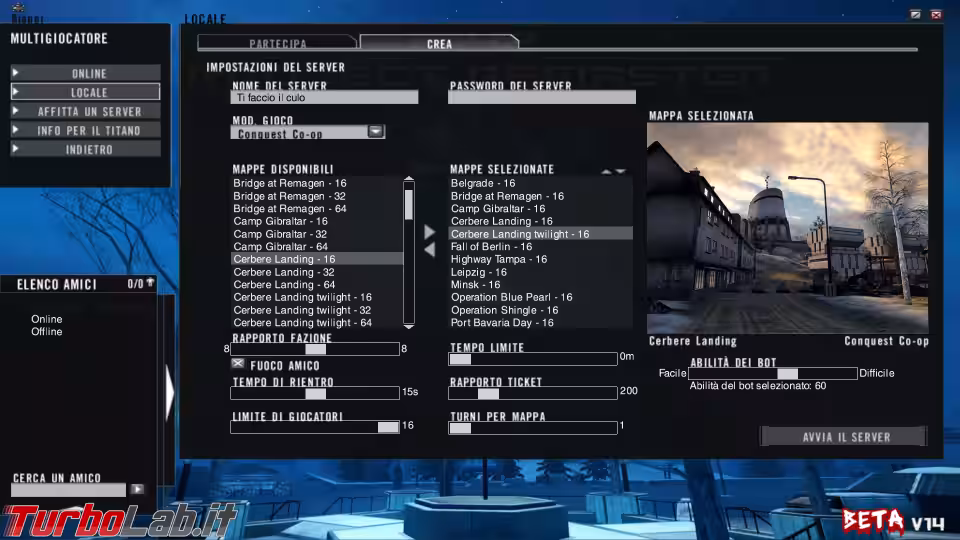Remove map with the left arrow button
Image resolution: width=960 pixels, height=540 pixels.
(x=430, y=250)
